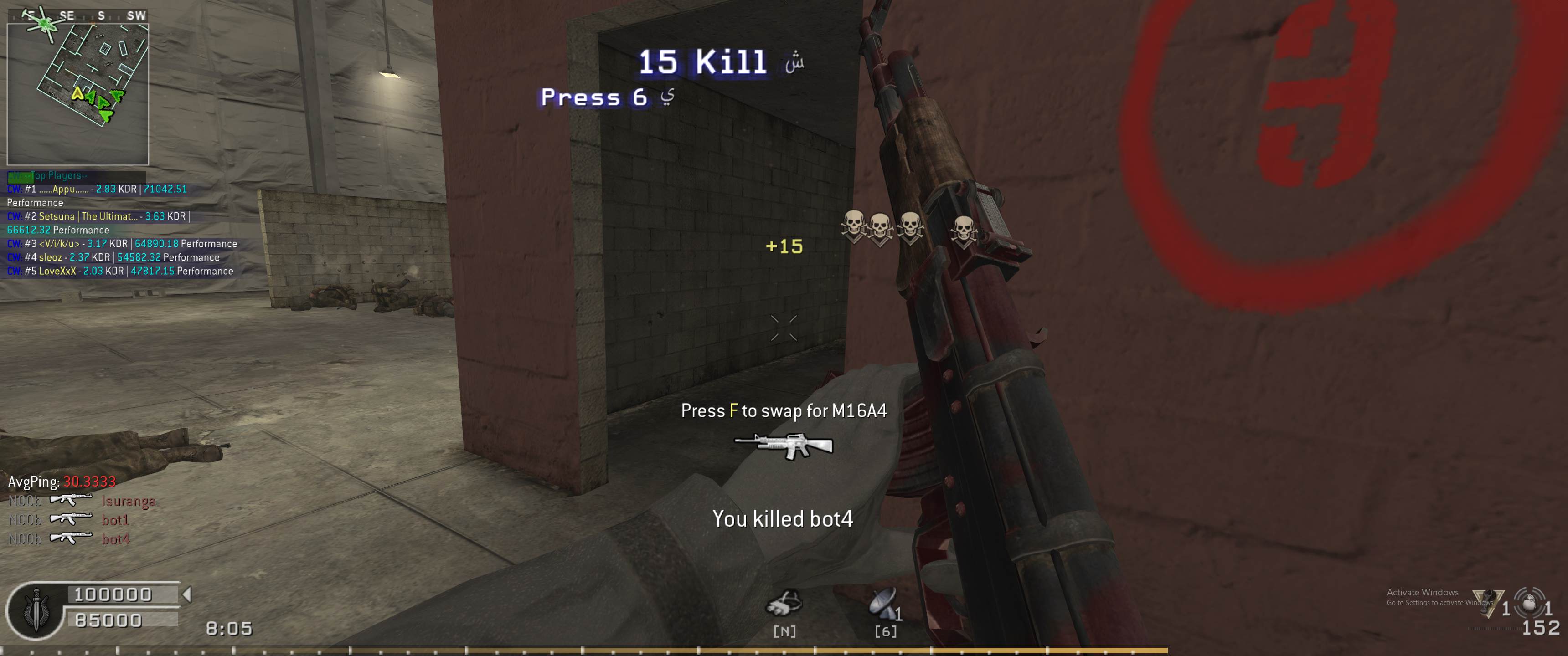Call in the UAV radar dish icon
The width and height of the screenshot is (1568, 656).
pyautogui.click(x=884, y=604)
